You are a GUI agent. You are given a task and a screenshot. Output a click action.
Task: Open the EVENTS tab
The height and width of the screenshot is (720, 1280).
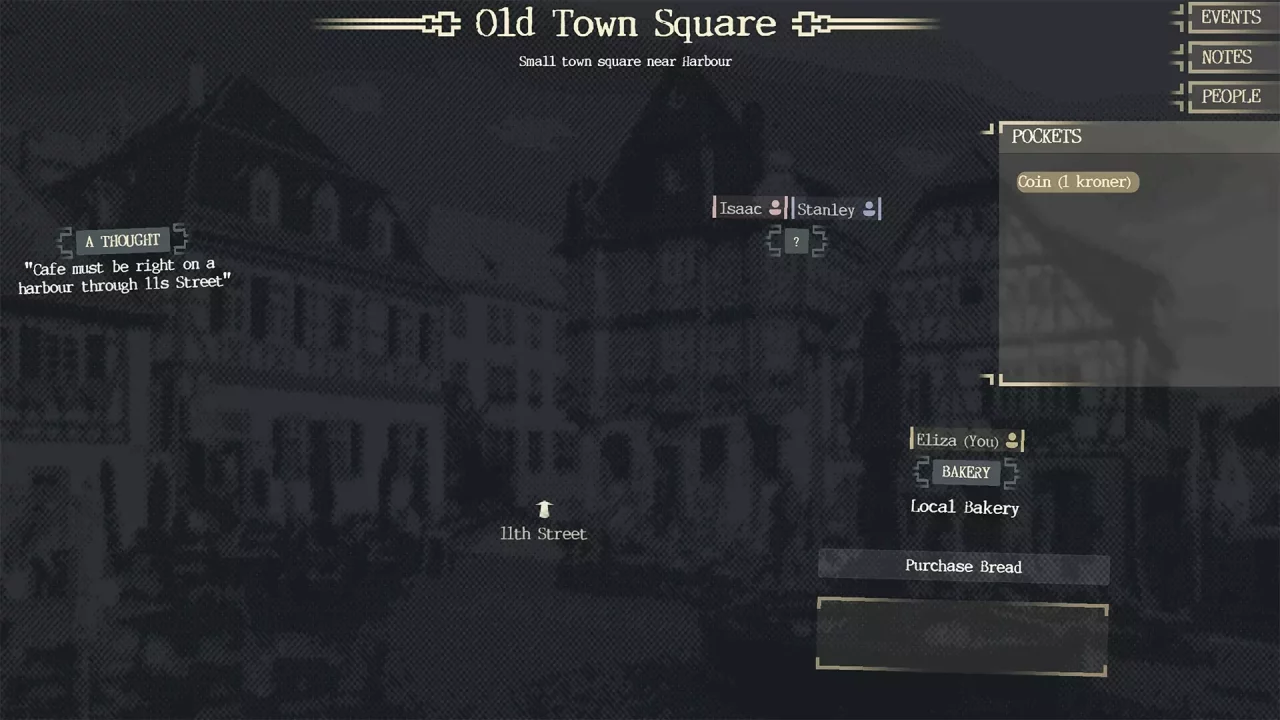[1230, 17]
